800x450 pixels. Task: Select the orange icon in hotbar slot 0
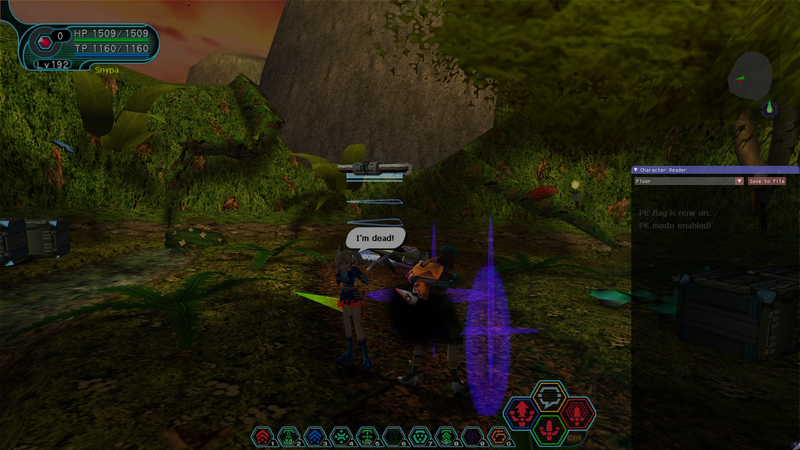498,437
